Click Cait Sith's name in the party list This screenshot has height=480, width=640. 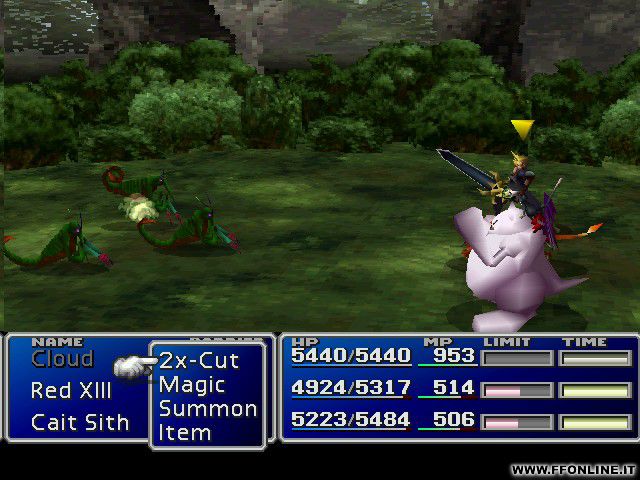coord(80,422)
